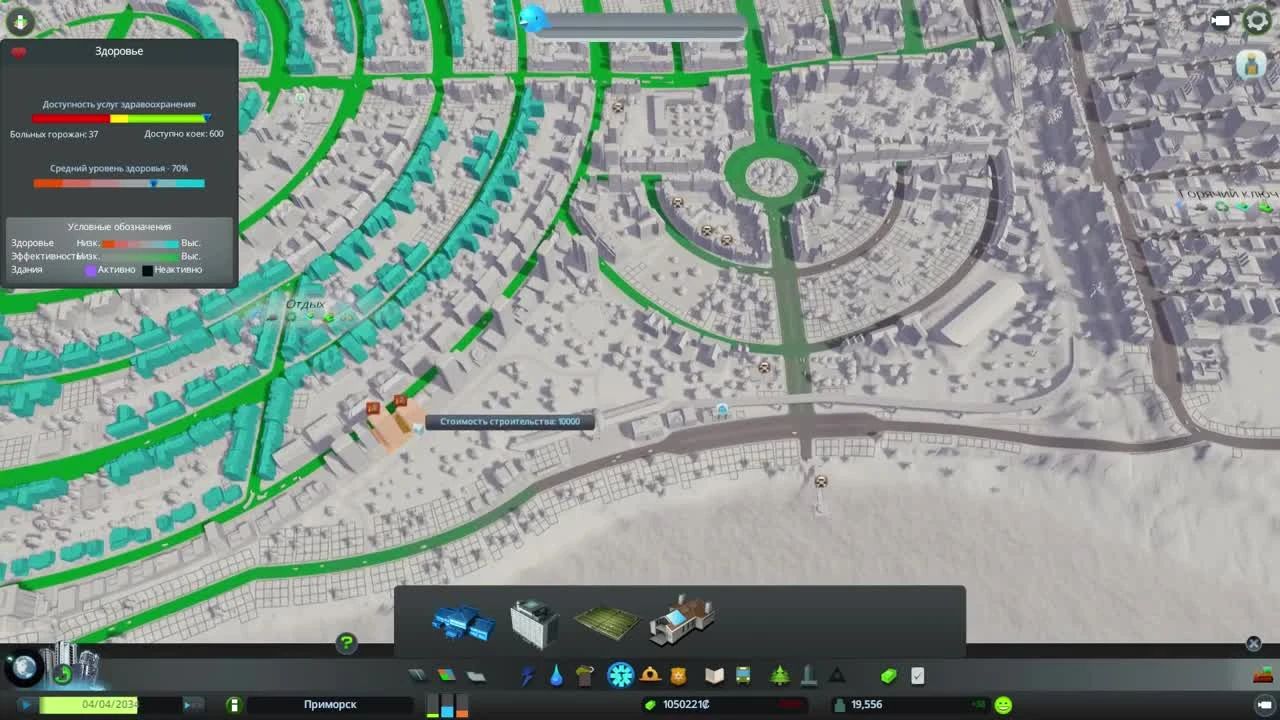Screen dimensions: 1280x720
Task: Open the Education menu from the toolbar
Action: point(713,675)
